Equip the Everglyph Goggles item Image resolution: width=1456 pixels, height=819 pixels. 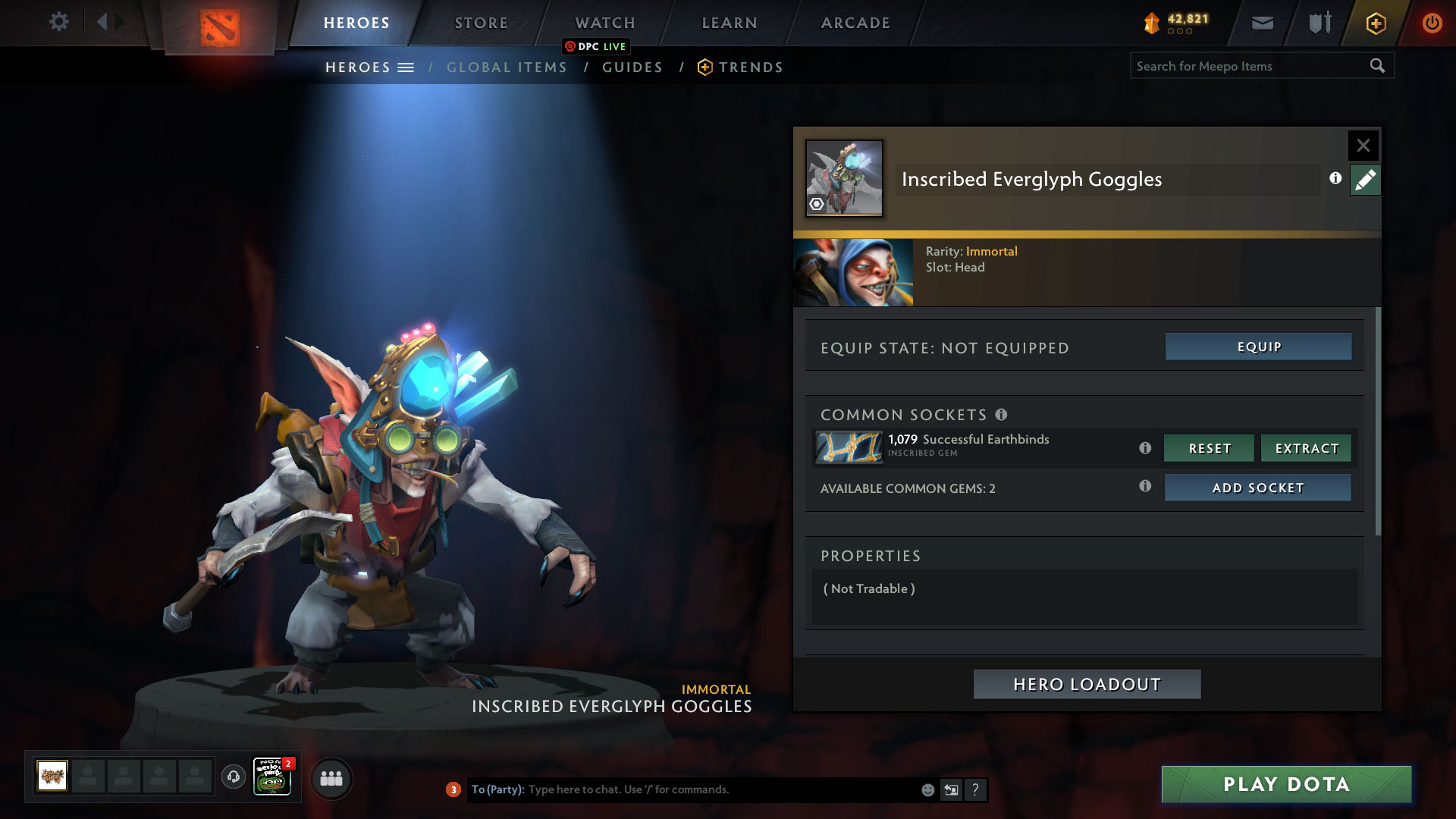coord(1258,347)
